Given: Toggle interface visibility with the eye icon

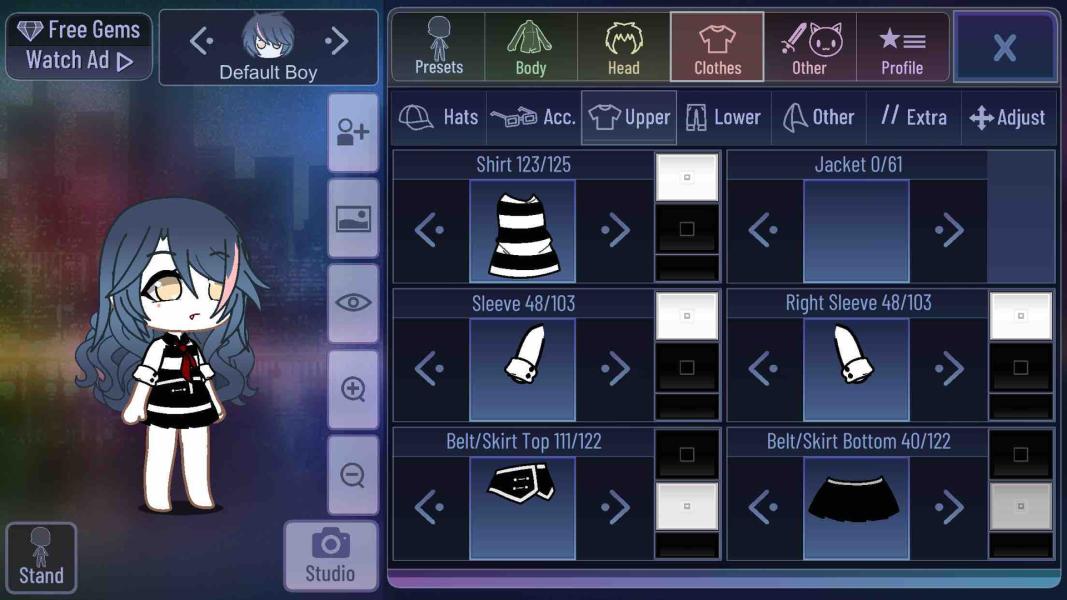Looking at the screenshot, I should pyautogui.click(x=353, y=303).
